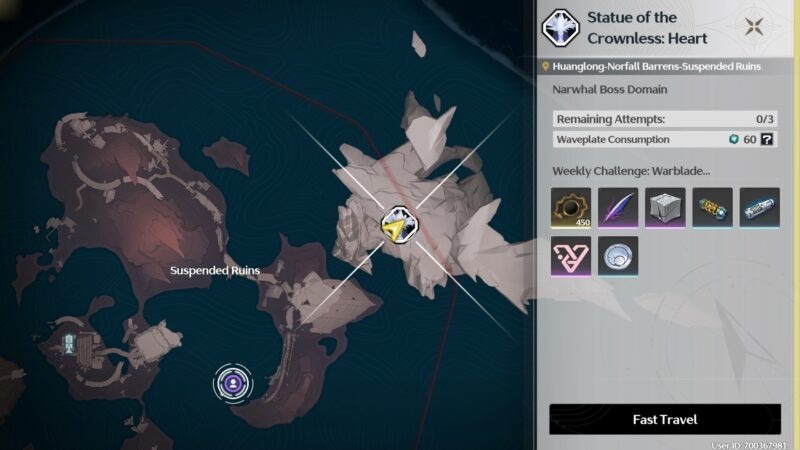The image size is (800, 450).
Task: Inspect the golden cylinder reward item
Action: (x=712, y=207)
